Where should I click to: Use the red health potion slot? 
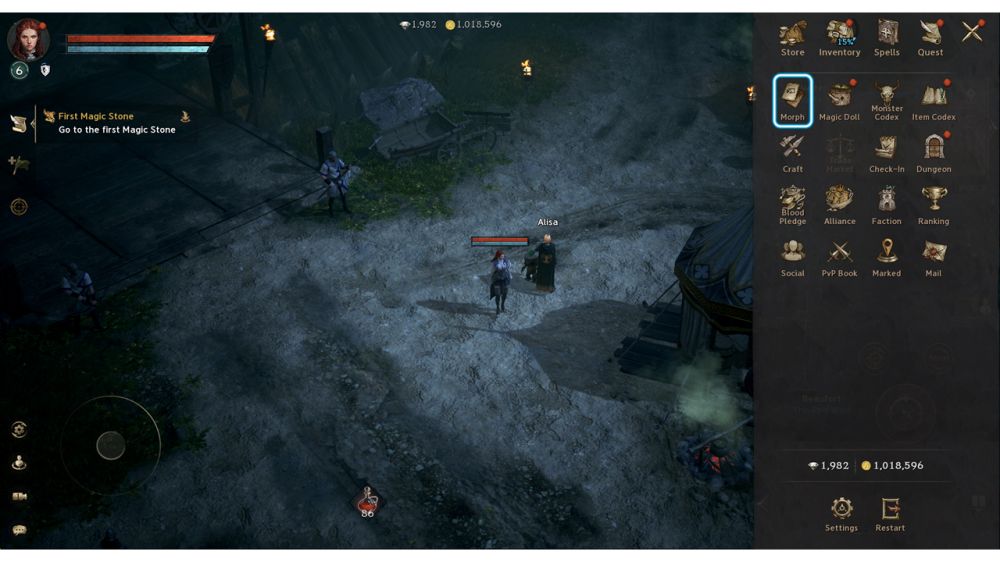[x=368, y=501]
